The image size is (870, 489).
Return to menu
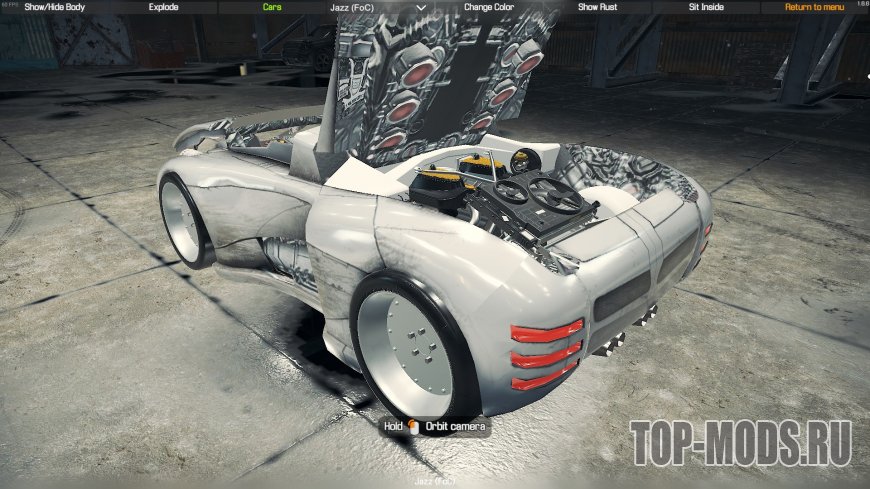coord(815,6)
